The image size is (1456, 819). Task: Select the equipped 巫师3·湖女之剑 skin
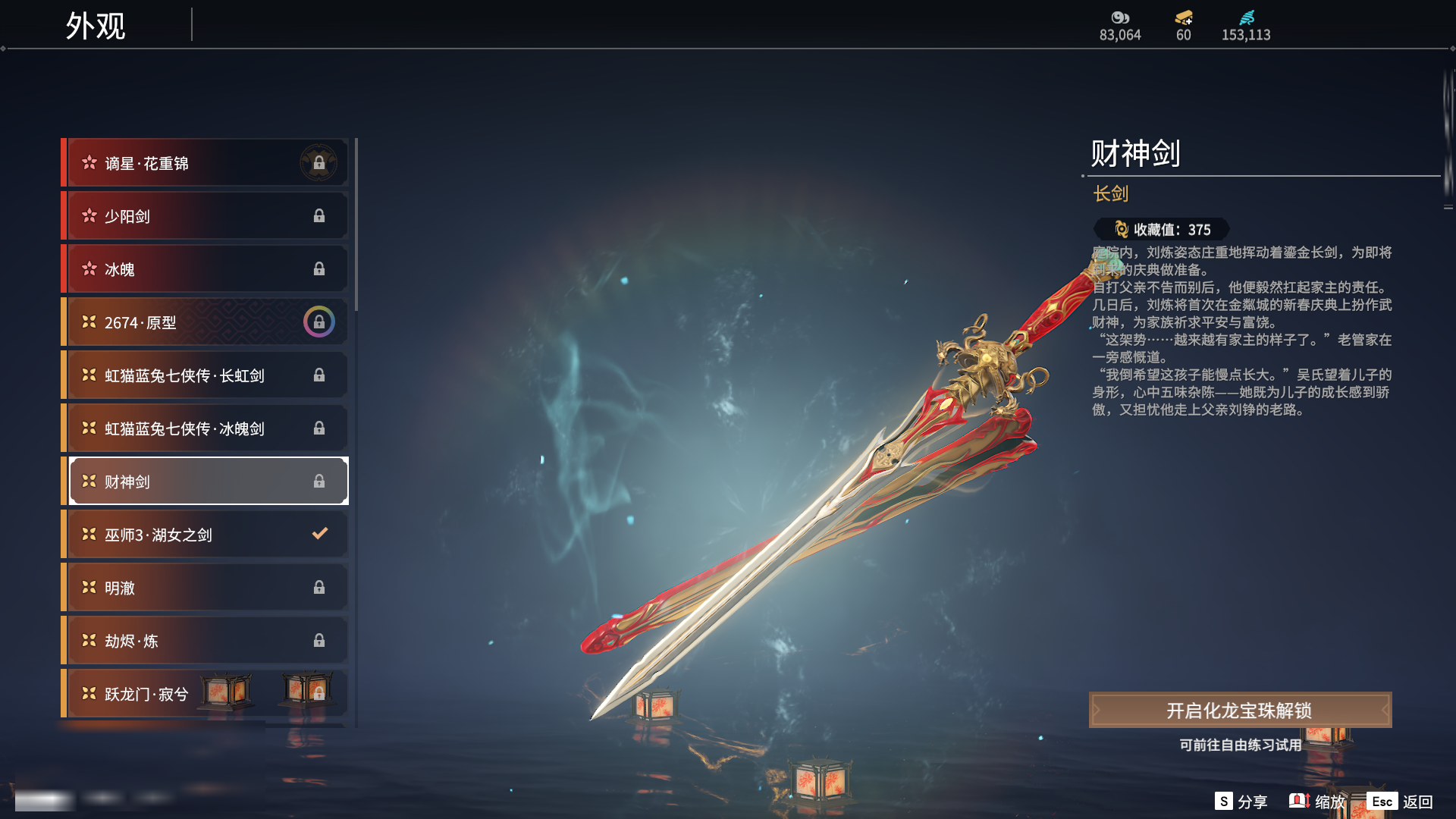coord(206,535)
